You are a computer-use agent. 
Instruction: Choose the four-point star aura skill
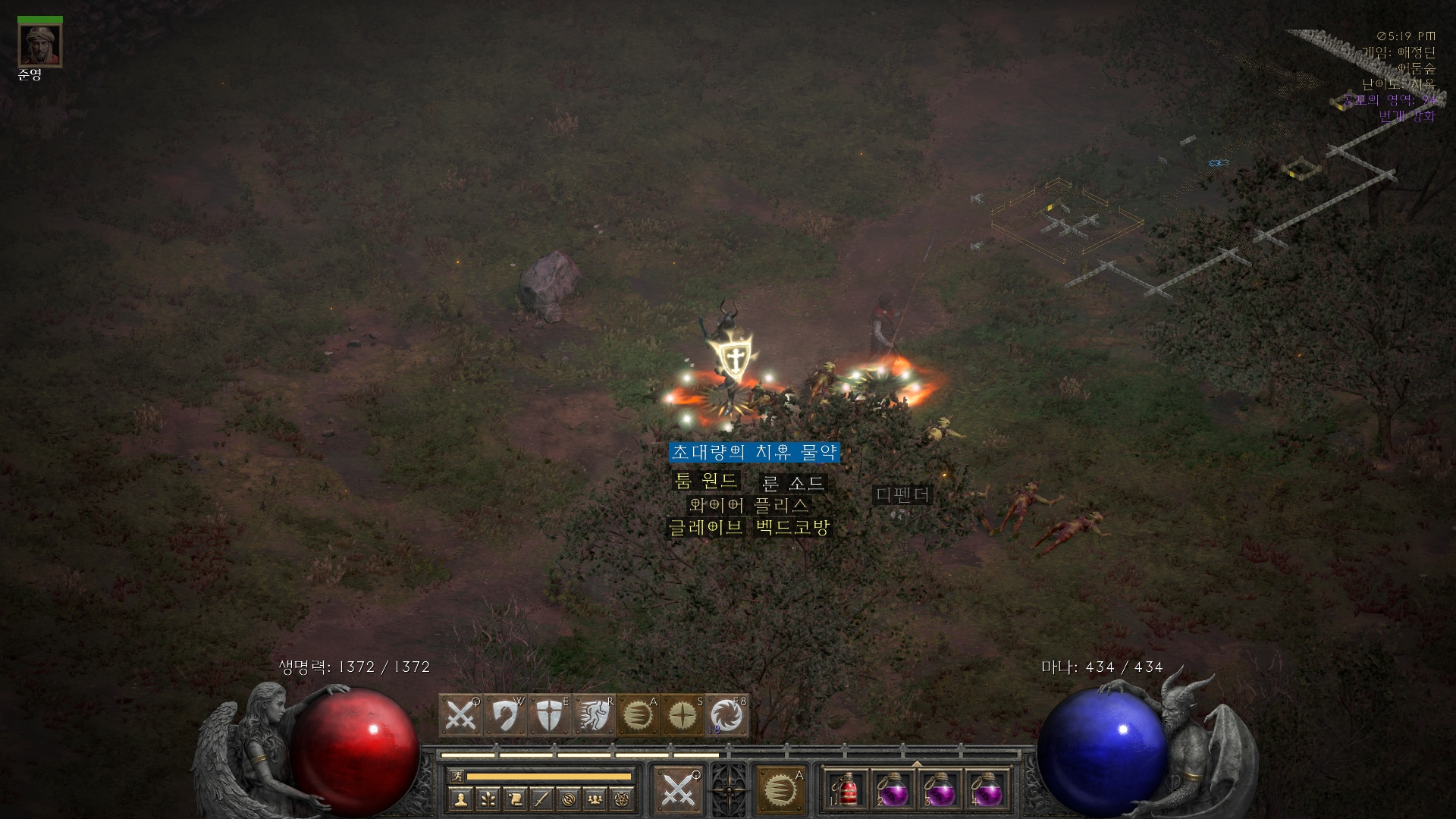[x=682, y=715]
